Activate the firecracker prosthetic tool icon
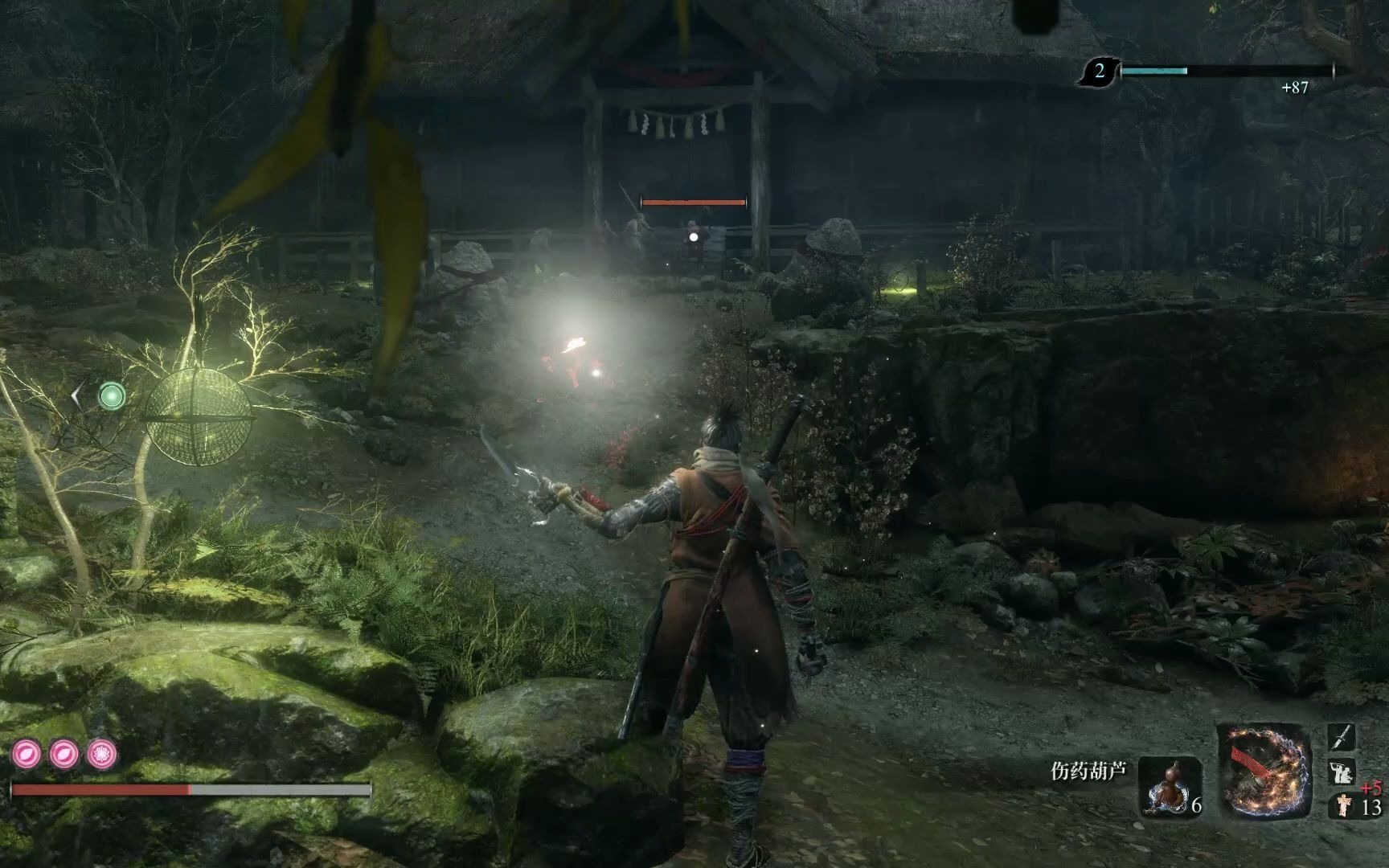This screenshot has width=1389, height=868. (1264, 770)
